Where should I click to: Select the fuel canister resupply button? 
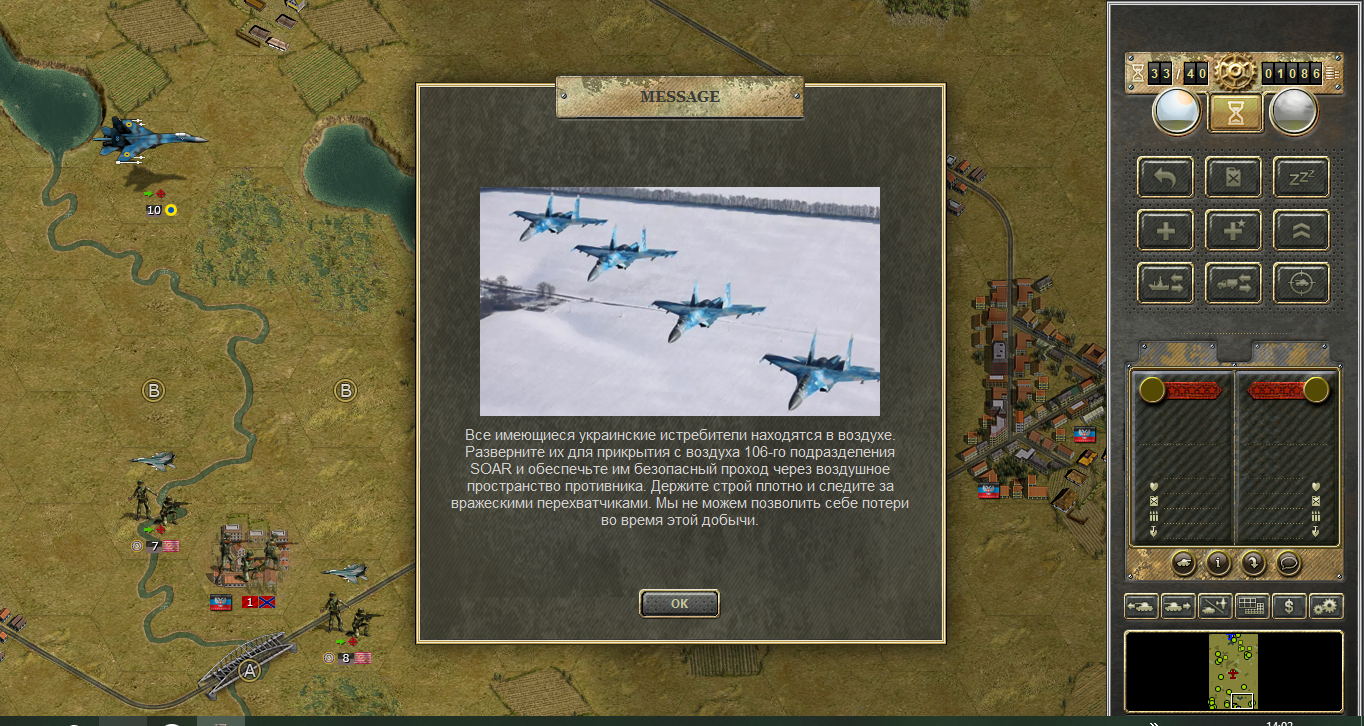click(1233, 178)
